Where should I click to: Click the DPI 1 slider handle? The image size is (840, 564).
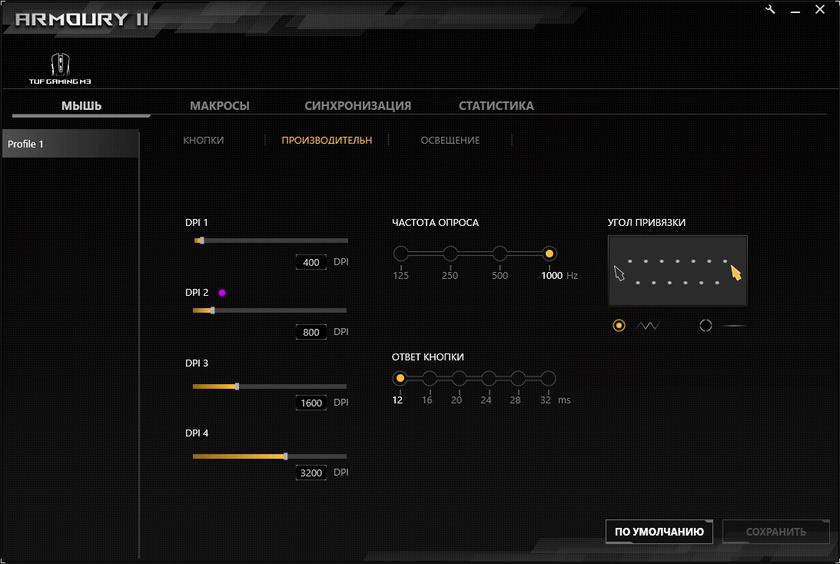coord(201,241)
